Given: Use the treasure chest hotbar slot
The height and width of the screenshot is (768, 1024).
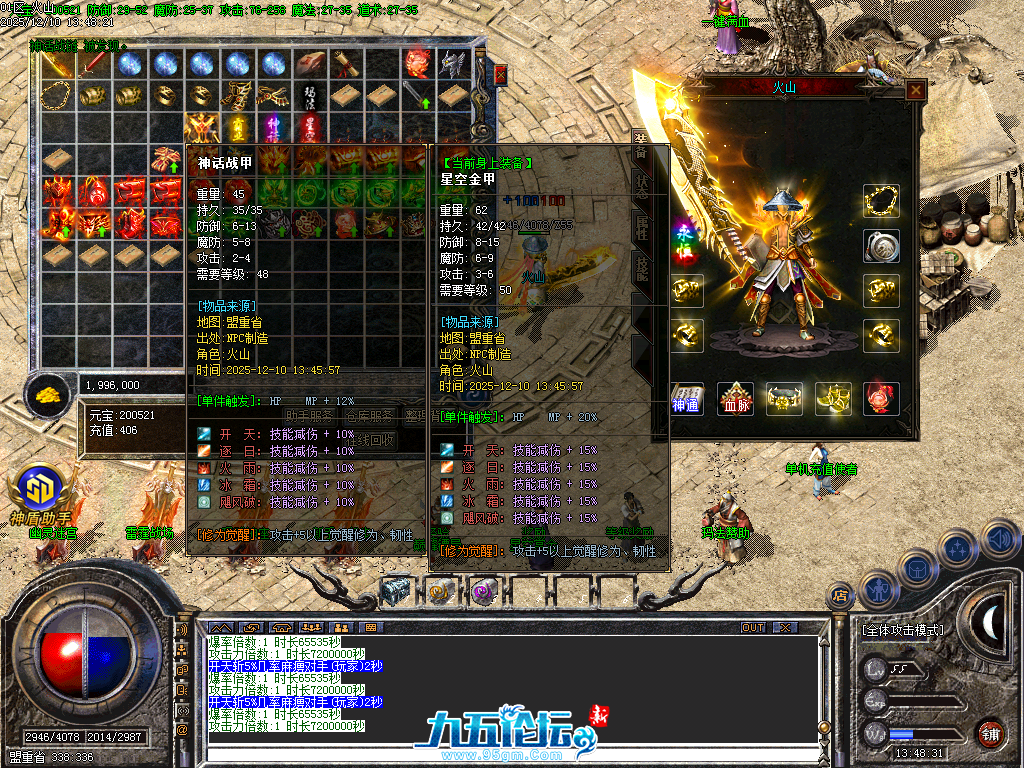Looking at the screenshot, I should click(x=396, y=591).
